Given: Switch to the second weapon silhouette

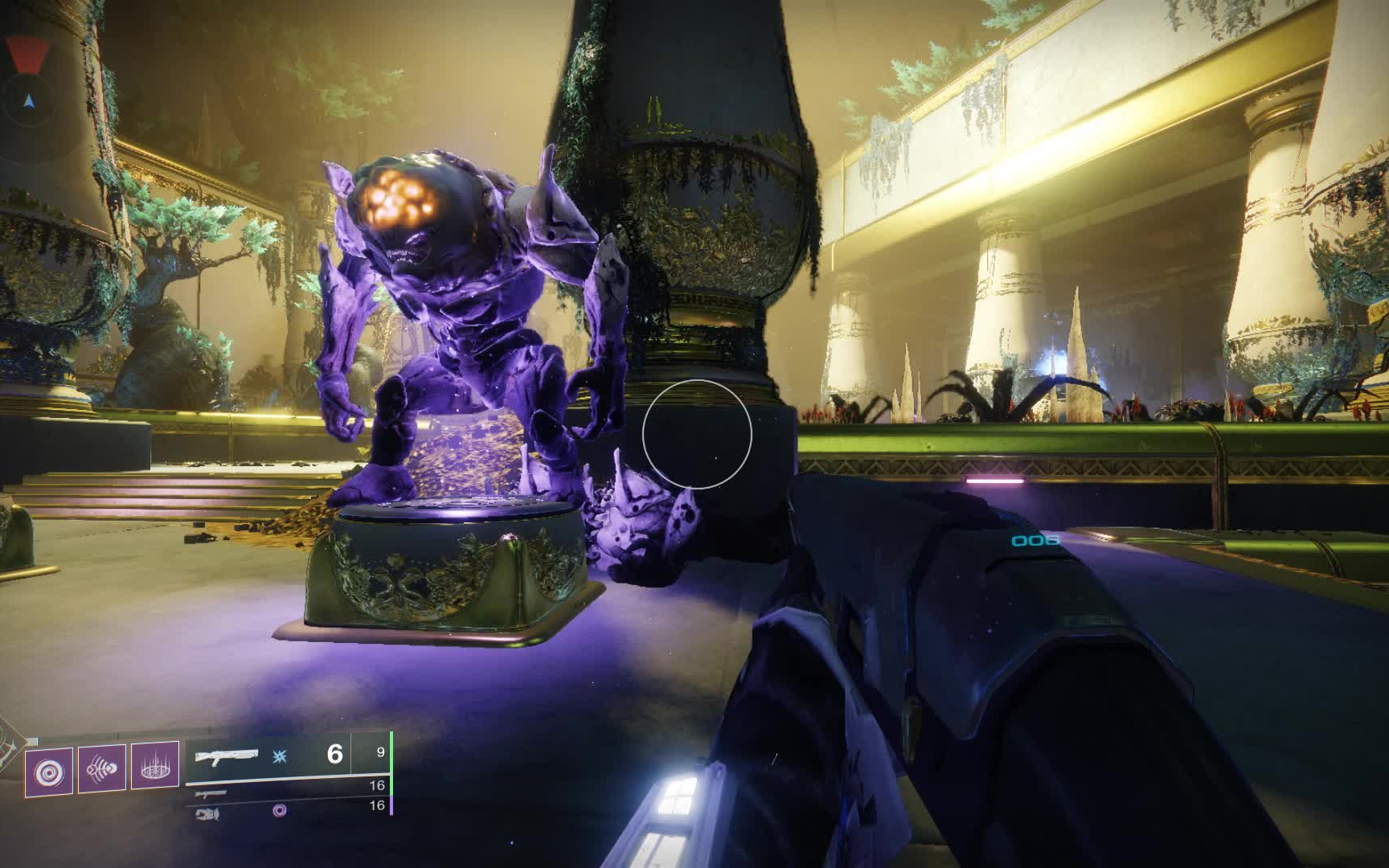Looking at the screenshot, I should 211,794.
